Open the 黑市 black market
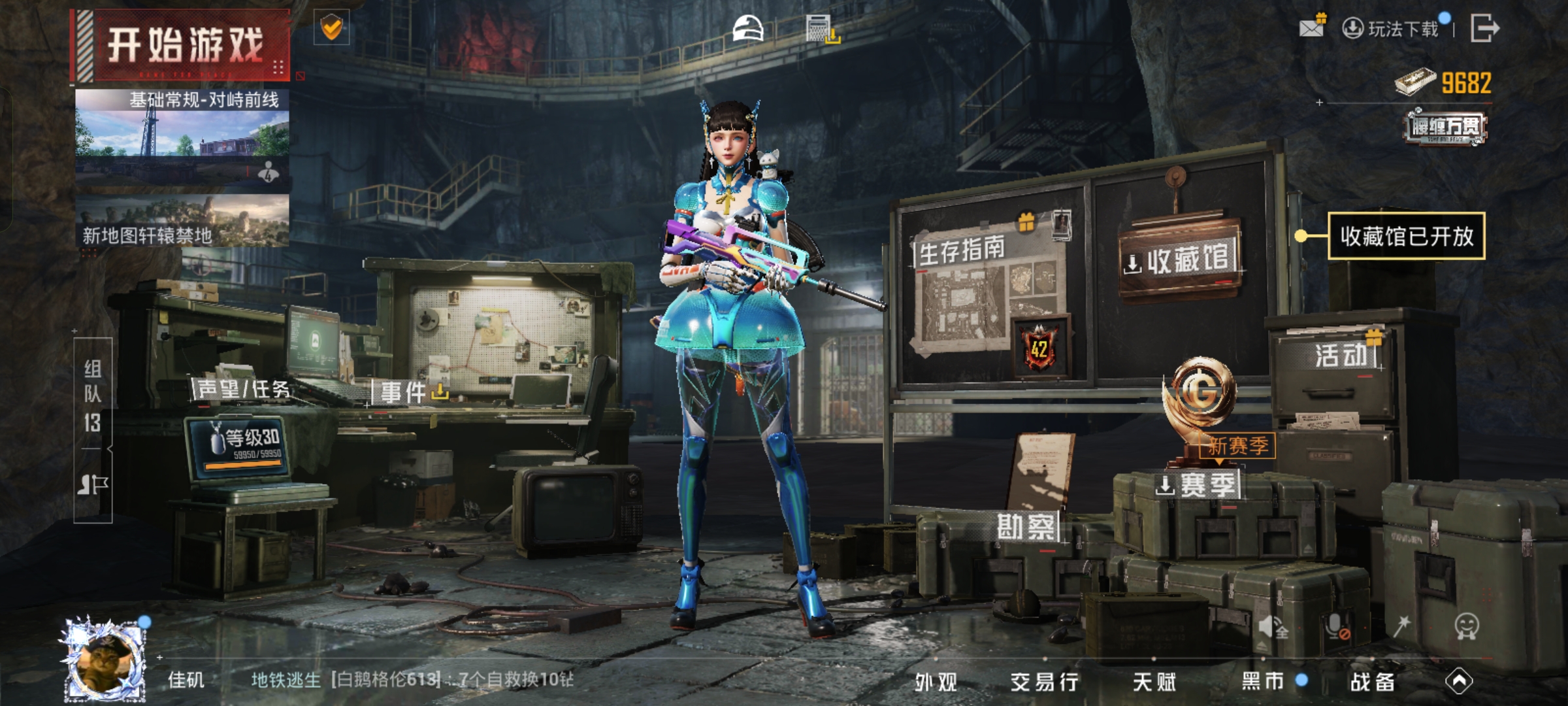1568x706 pixels. click(1263, 681)
